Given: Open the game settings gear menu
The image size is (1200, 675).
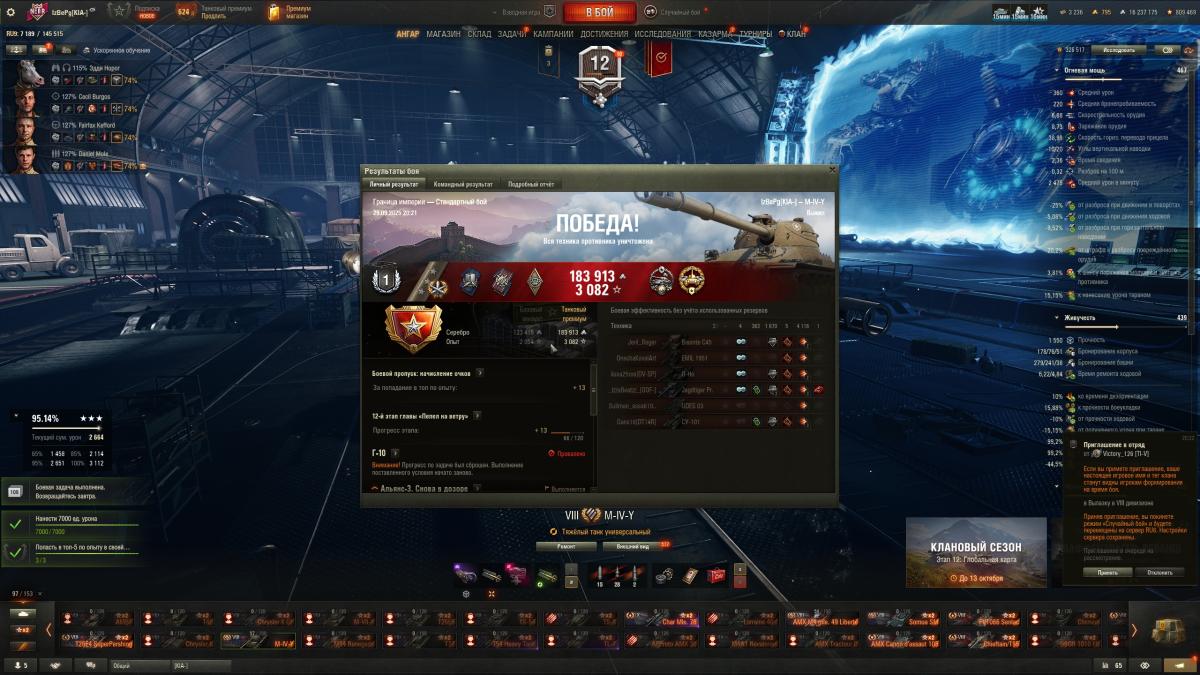Looking at the screenshot, I should click(x=13, y=12).
